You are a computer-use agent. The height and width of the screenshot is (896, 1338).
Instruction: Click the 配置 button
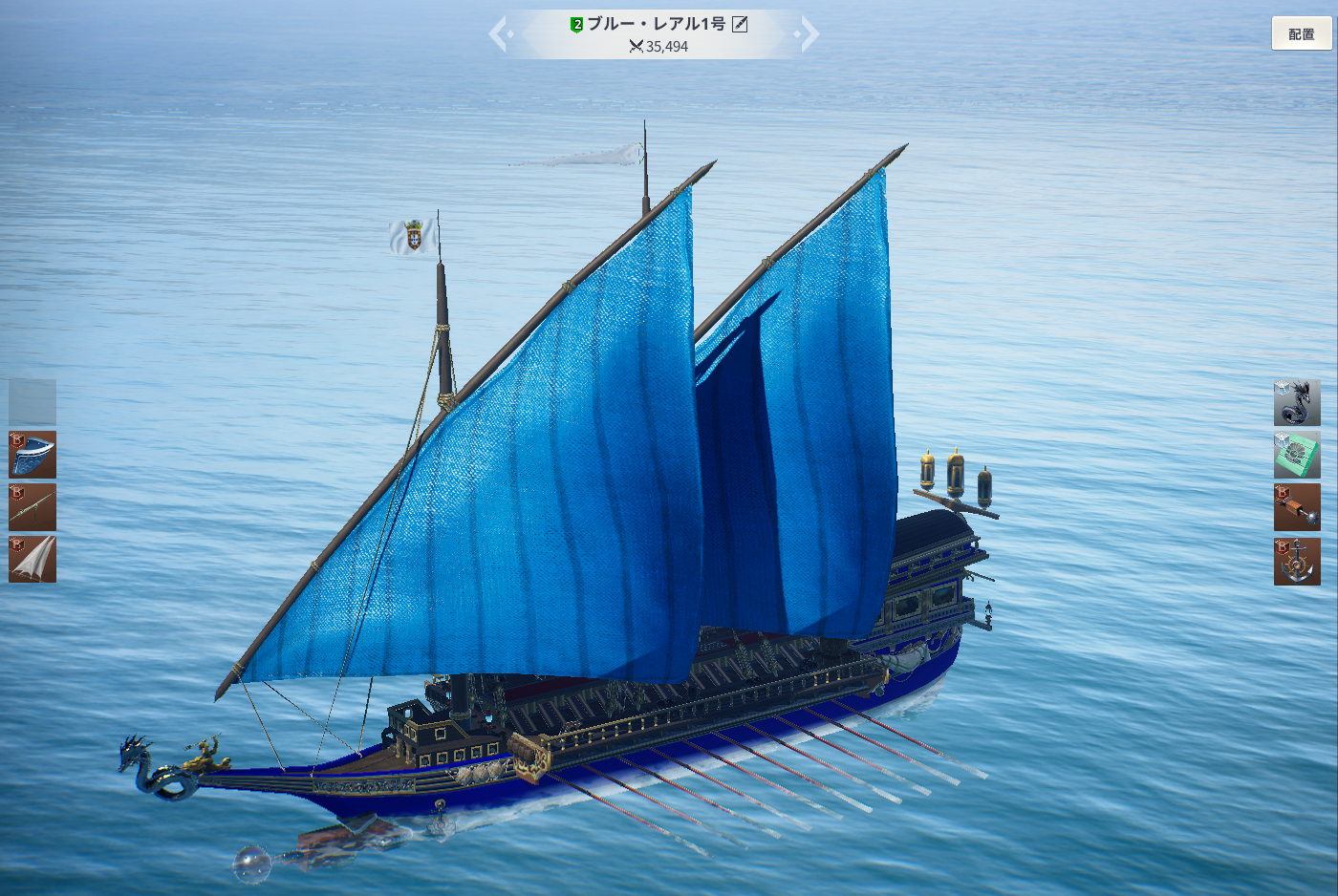[x=1301, y=34]
